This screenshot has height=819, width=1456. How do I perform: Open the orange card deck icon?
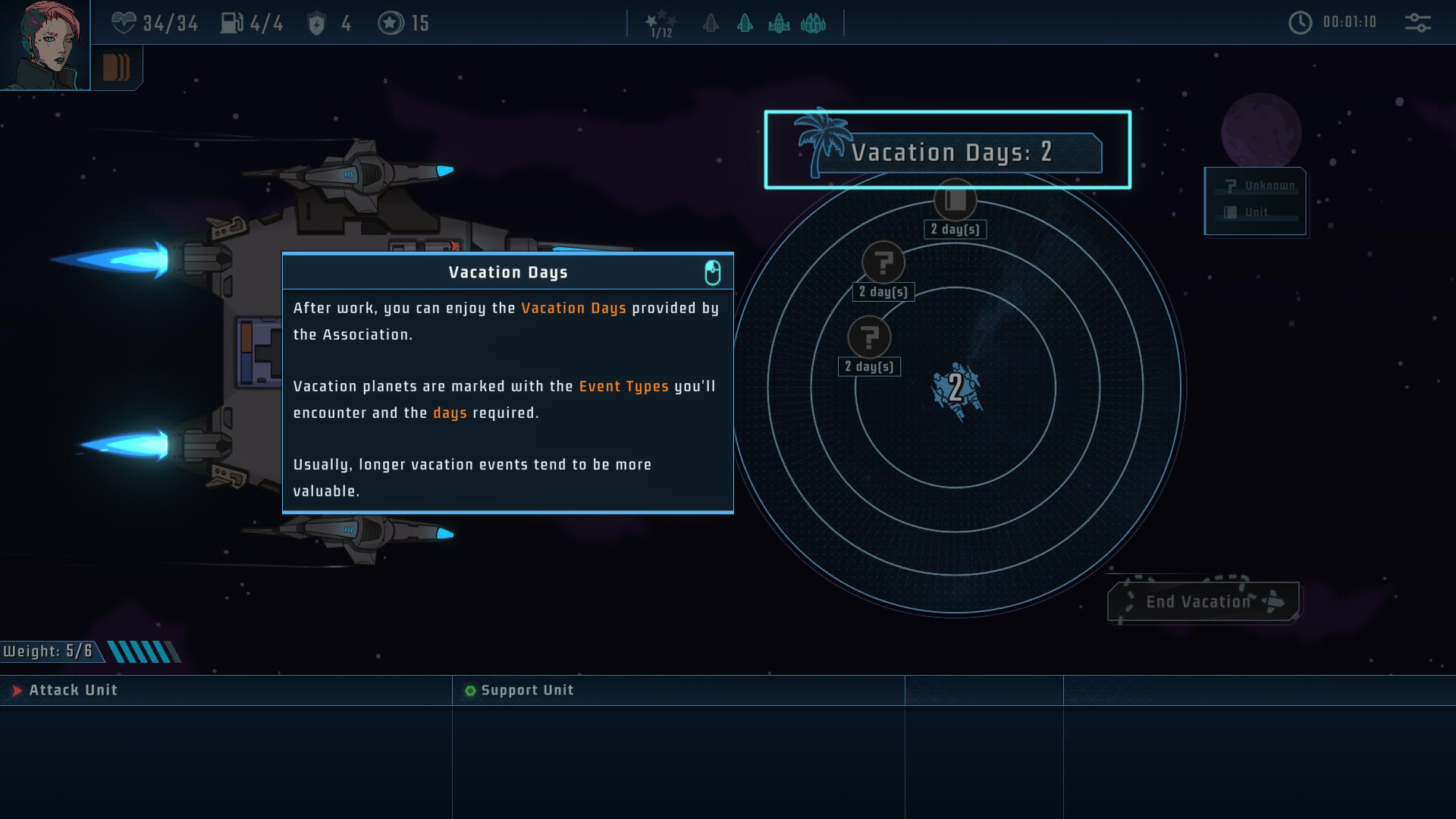(x=116, y=67)
